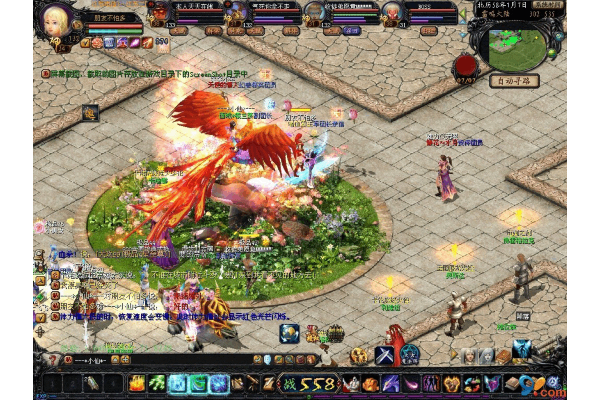The height and width of the screenshot is (400, 600).
Task: Activate the flame skill on the hotbar
Action: tap(137, 383)
